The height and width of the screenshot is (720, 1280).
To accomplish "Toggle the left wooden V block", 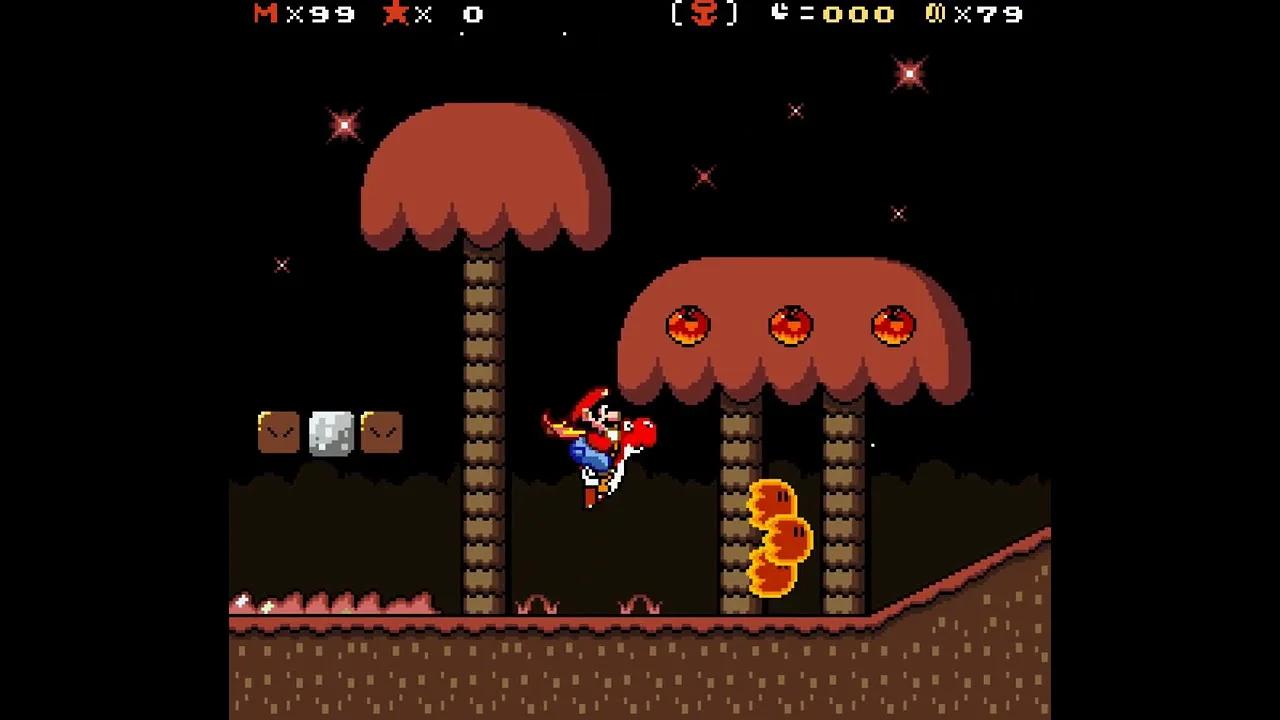I will (279, 432).
